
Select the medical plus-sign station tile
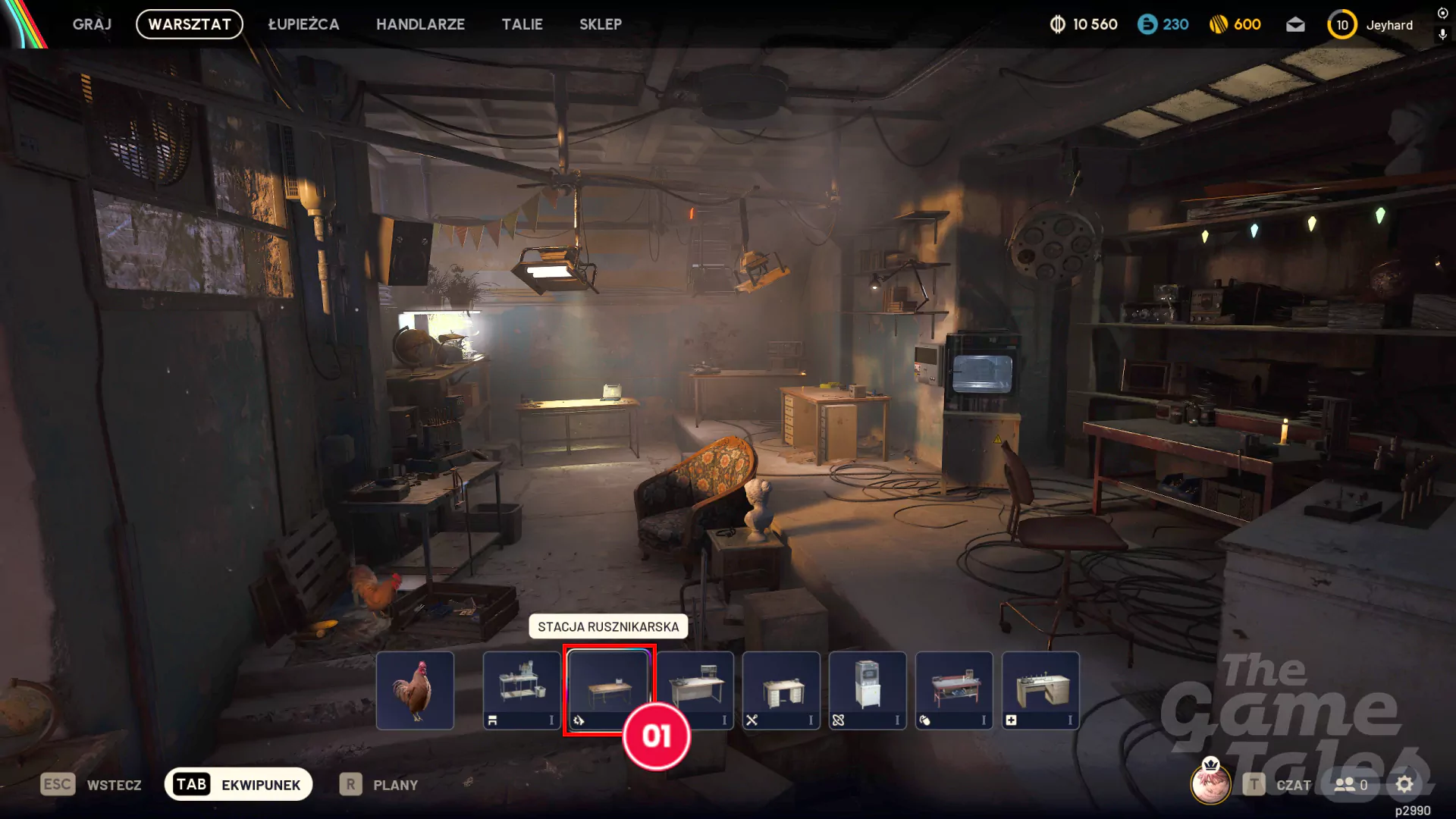click(1040, 690)
